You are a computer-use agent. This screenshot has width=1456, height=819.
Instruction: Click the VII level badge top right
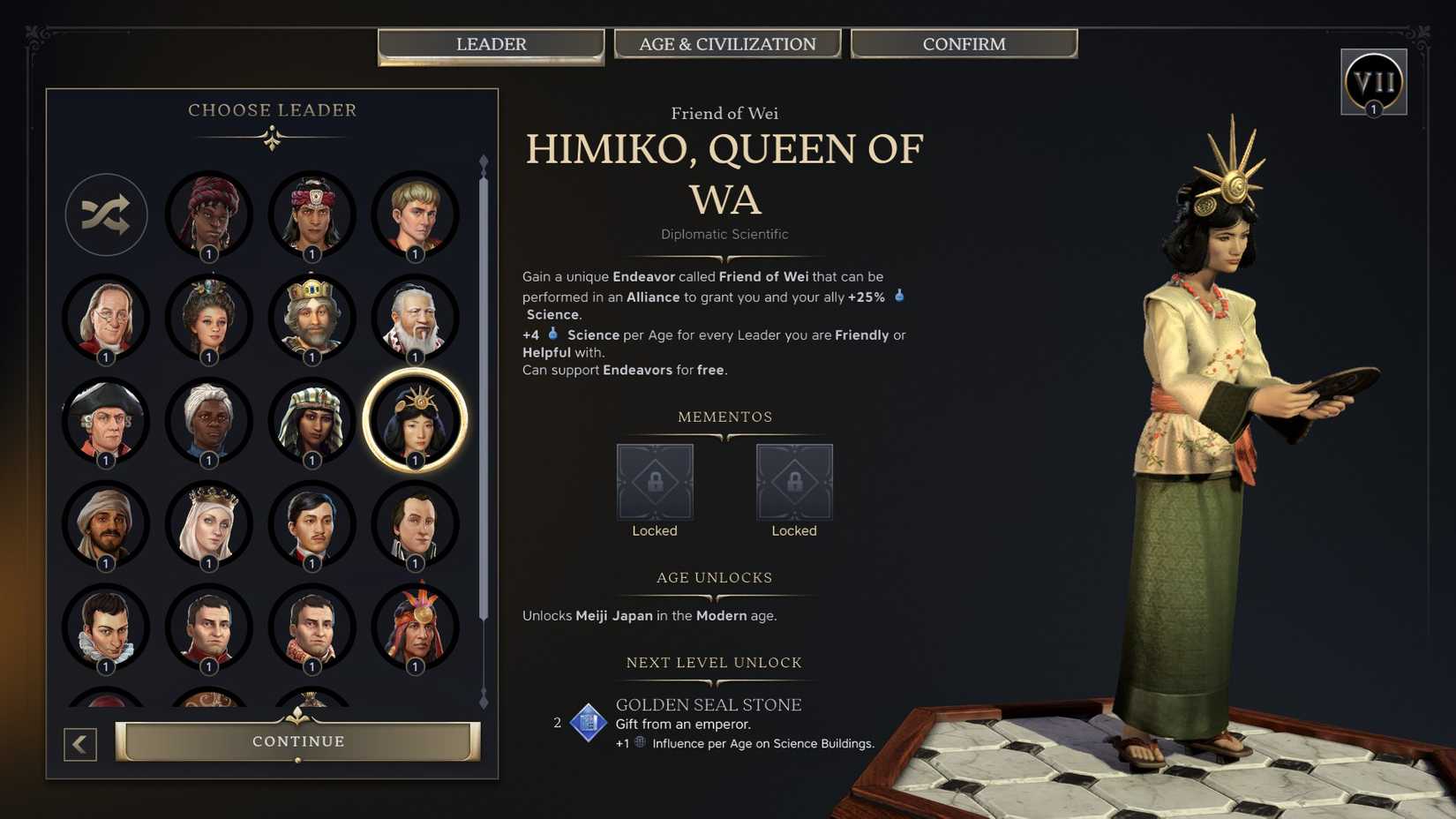1374,81
